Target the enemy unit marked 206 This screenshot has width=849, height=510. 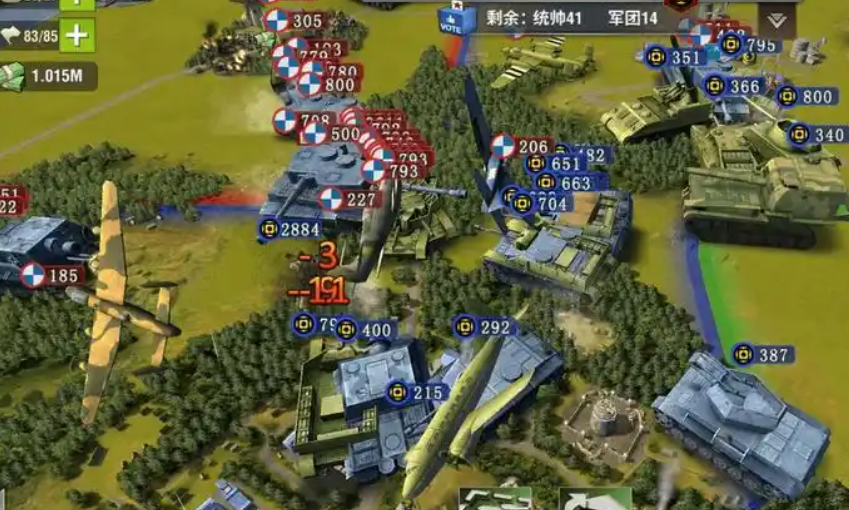522,146
